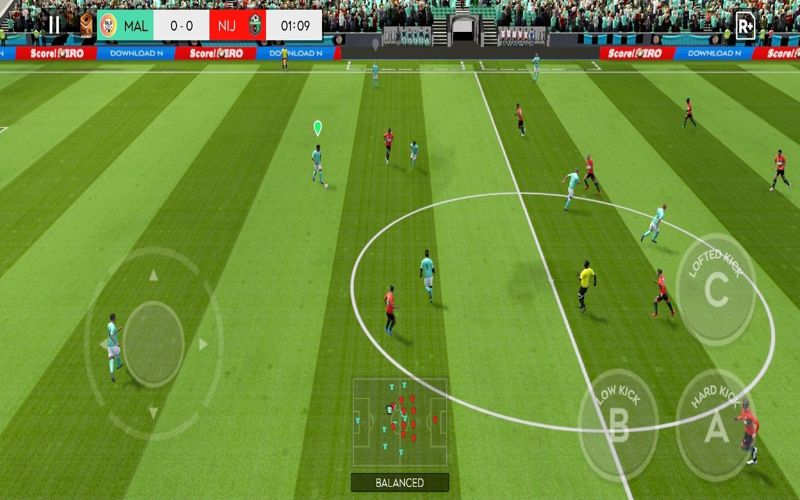Click the virtual joystick center pad

point(153,343)
